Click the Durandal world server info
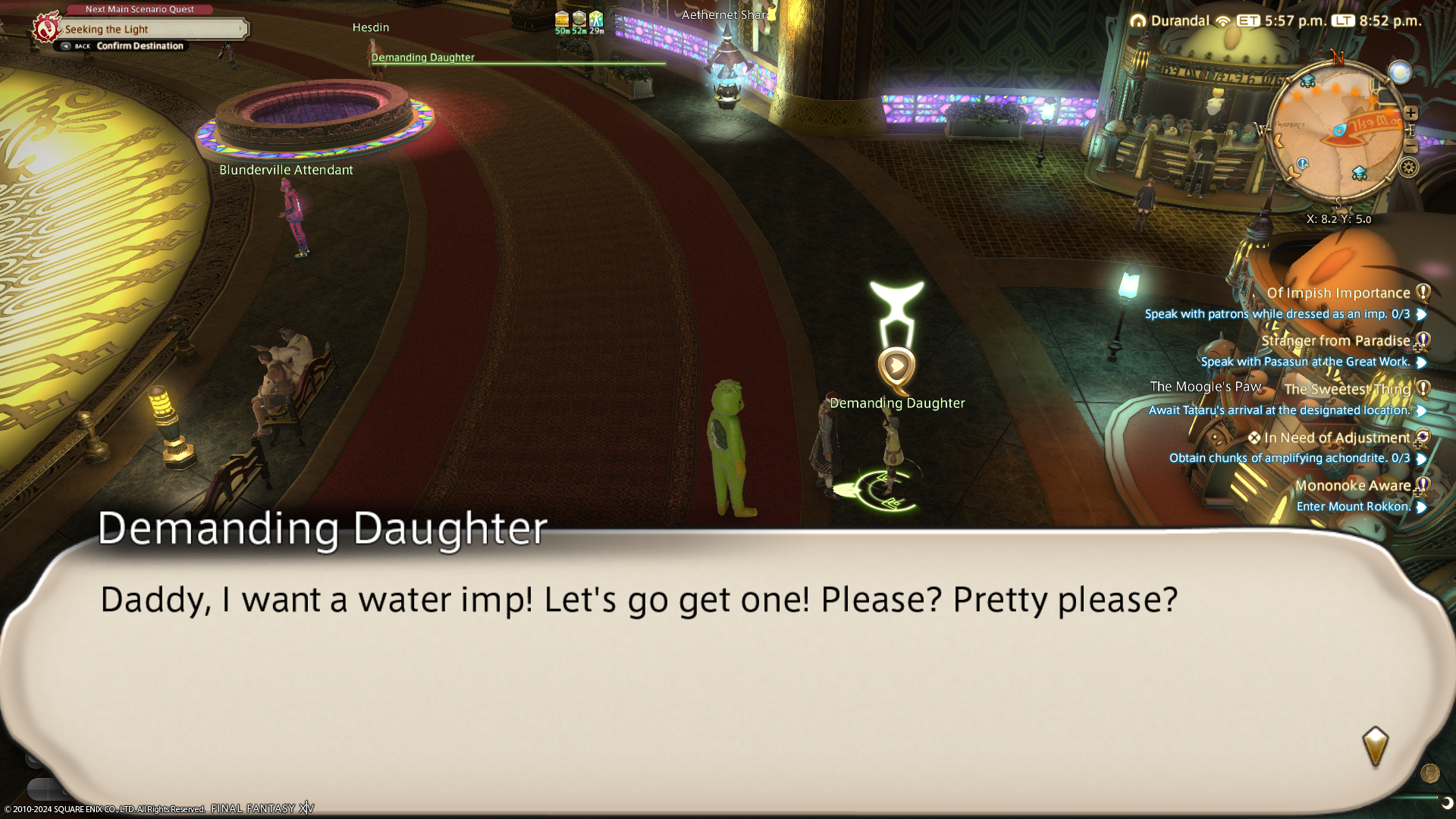 pyautogui.click(x=1179, y=21)
